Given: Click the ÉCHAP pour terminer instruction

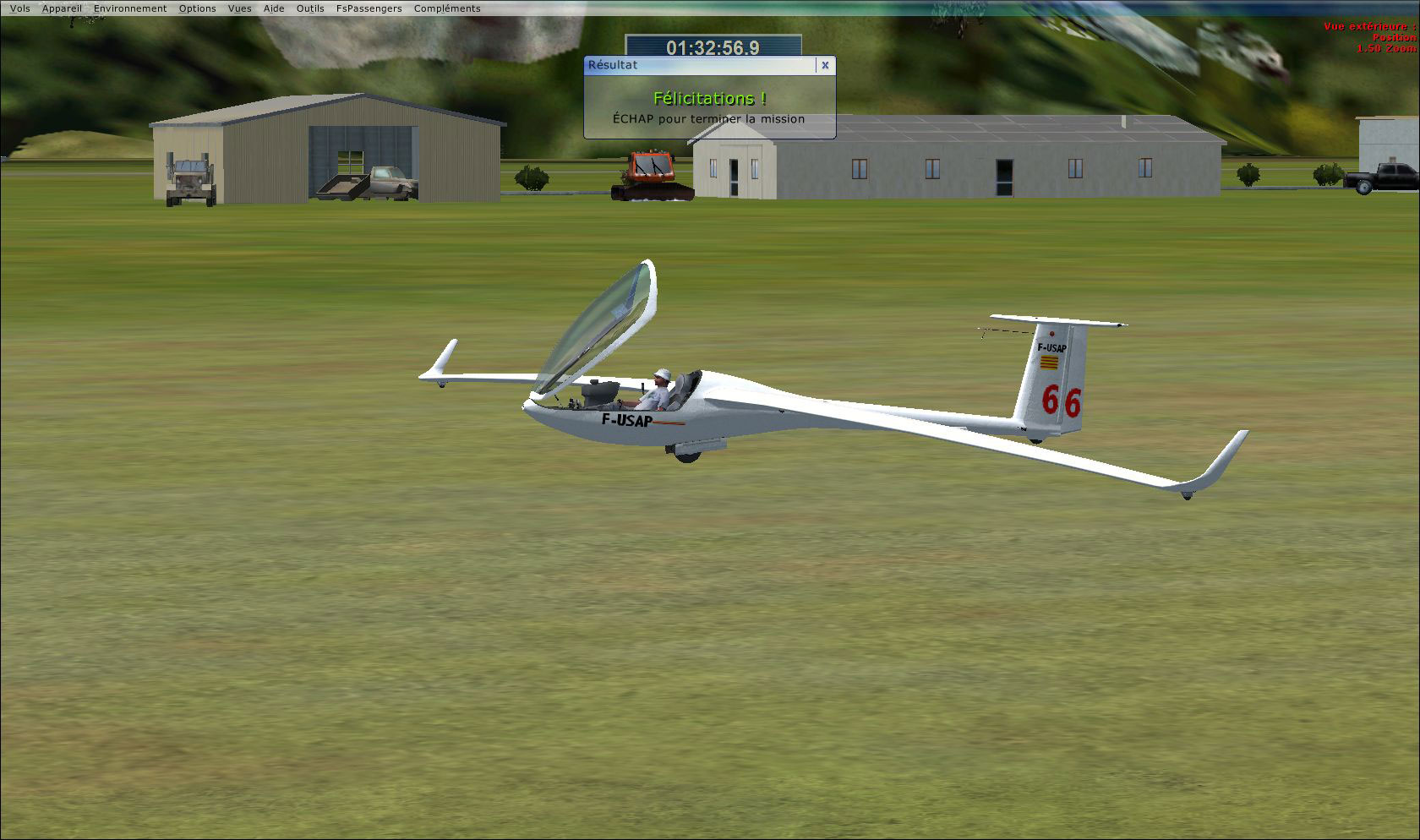Looking at the screenshot, I should [708, 119].
